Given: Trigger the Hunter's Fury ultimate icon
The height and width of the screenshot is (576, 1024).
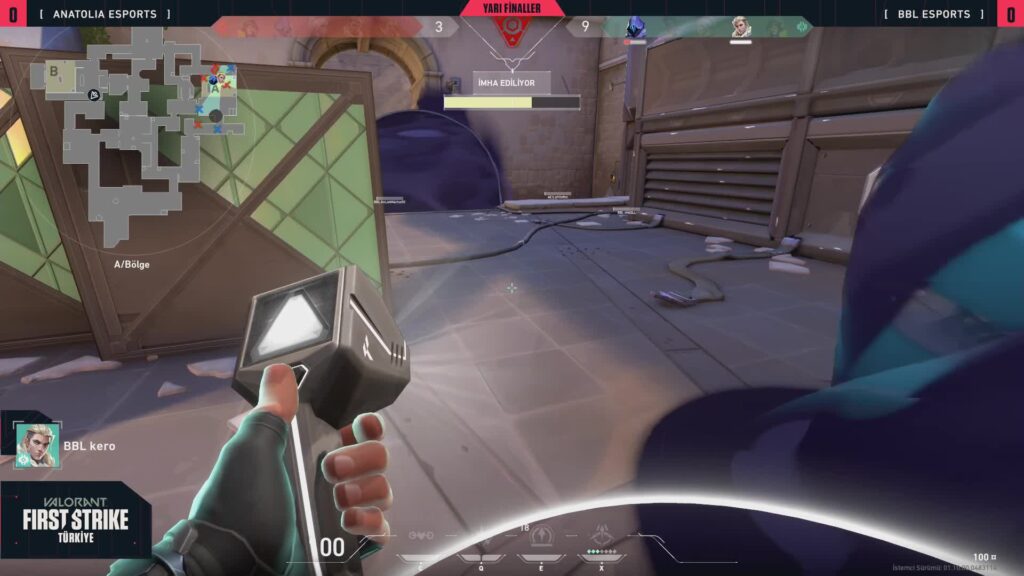Looking at the screenshot, I should click(x=603, y=535).
